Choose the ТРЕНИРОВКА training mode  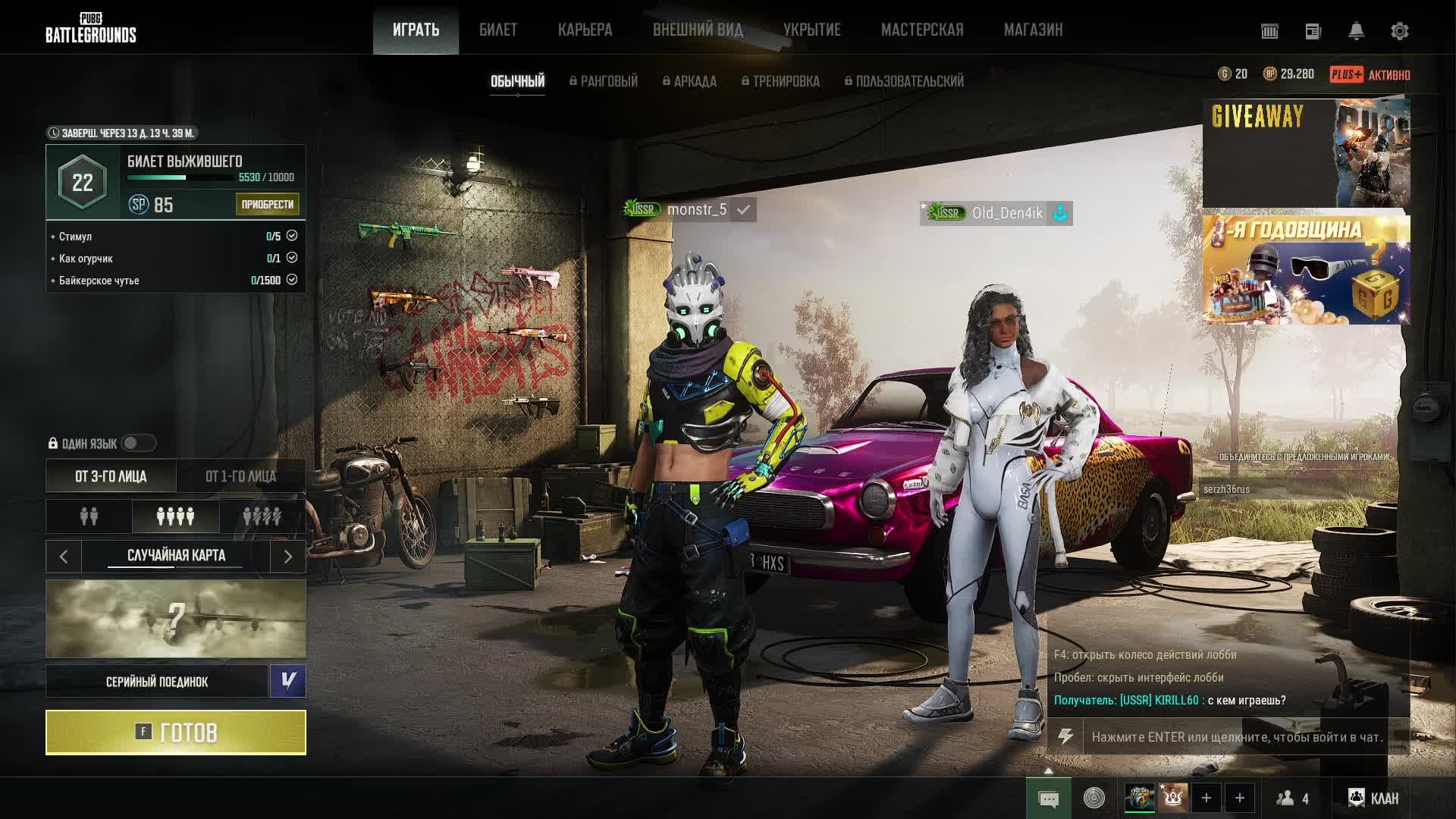(781, 81)
